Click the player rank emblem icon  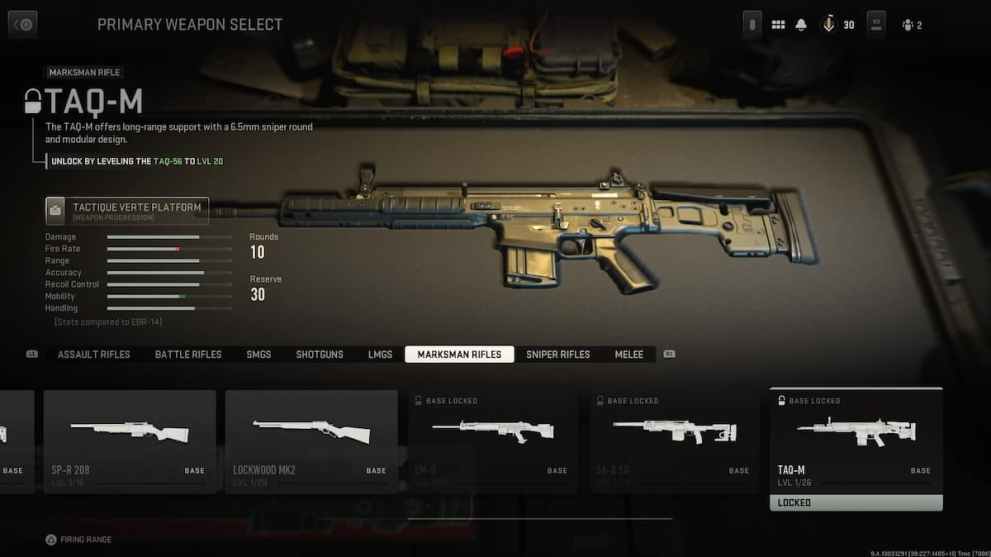[828, 25]
